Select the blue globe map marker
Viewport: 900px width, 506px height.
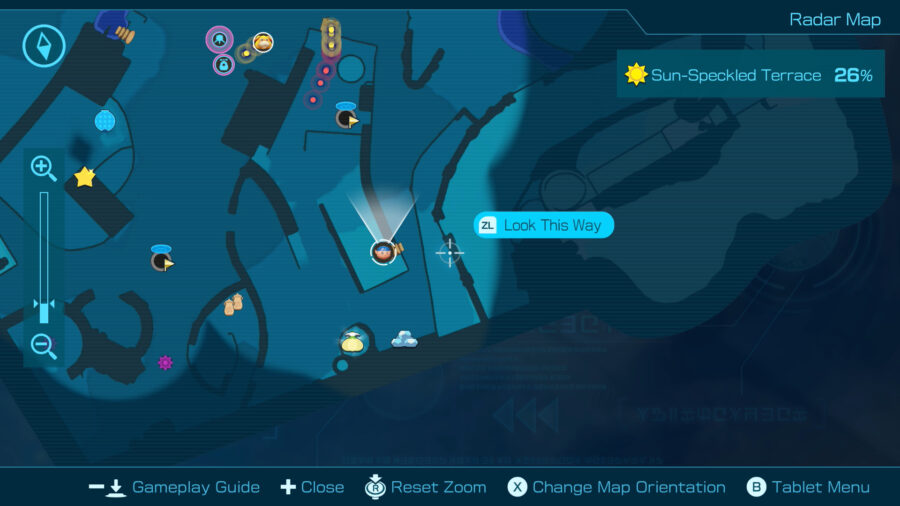[x=105, y=121]
